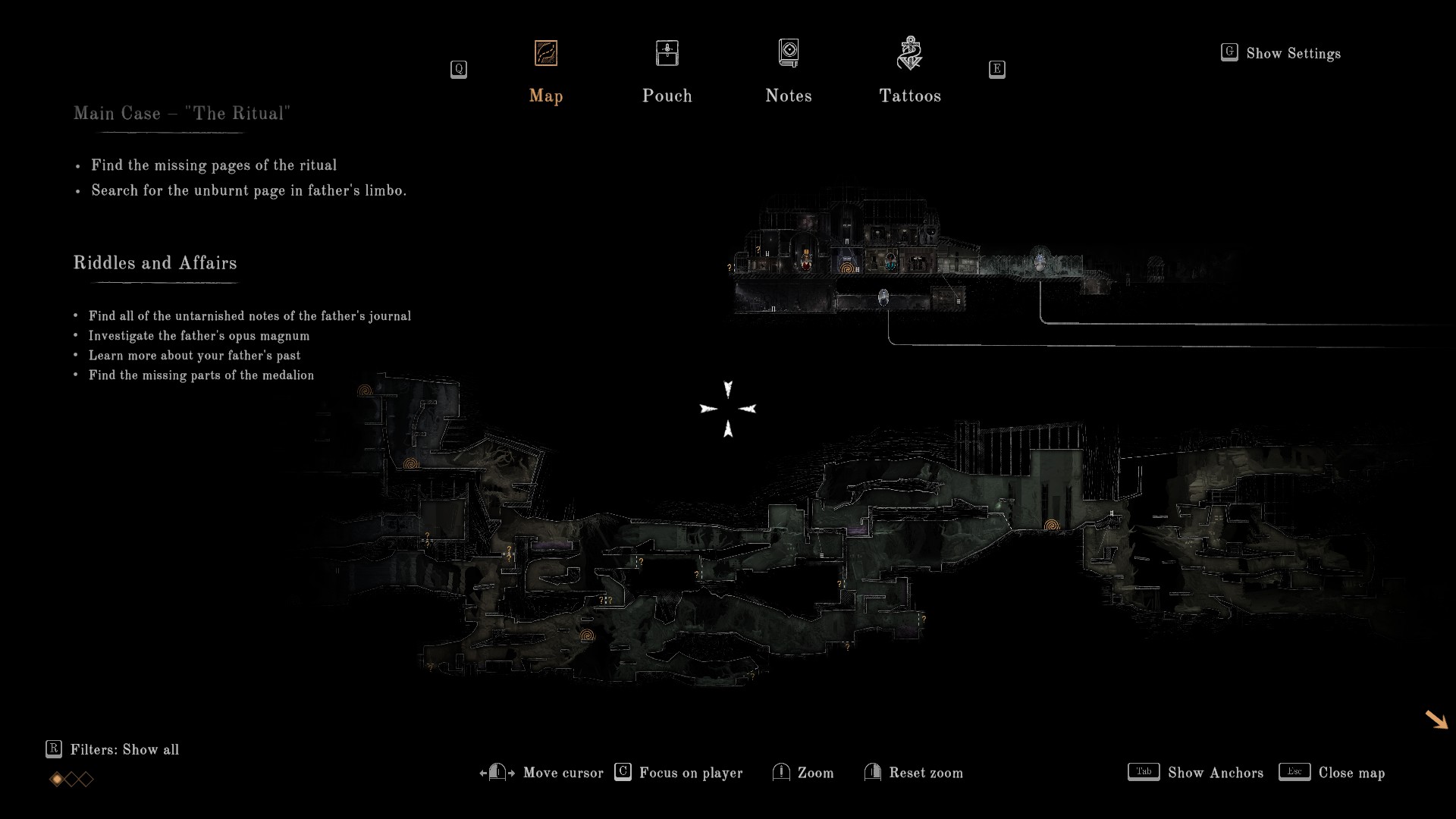Switch to the Map tab
The image size is (1456, 819).
coord(546,73)
